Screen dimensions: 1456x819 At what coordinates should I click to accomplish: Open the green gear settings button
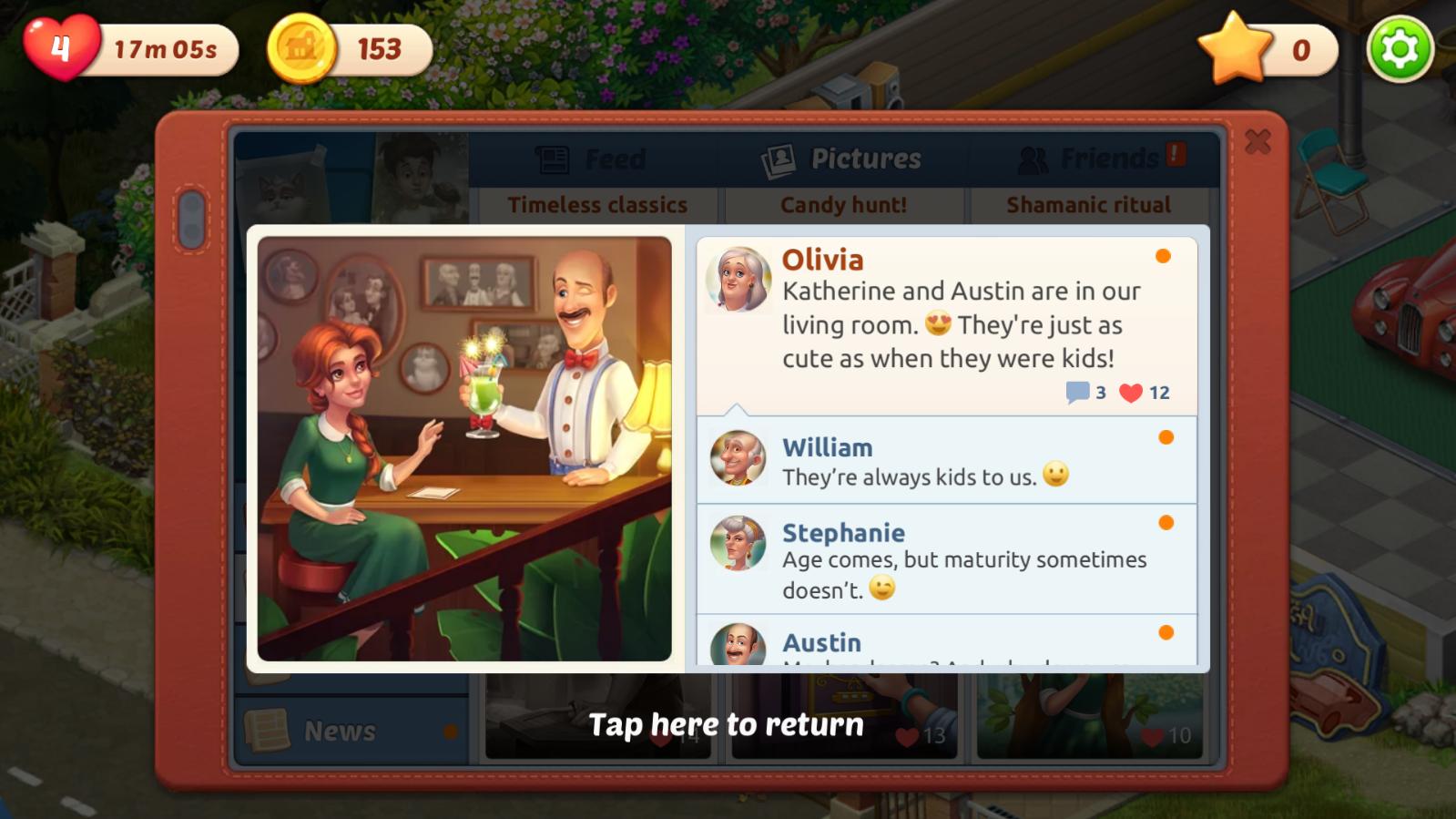[x=1400, y=49]
